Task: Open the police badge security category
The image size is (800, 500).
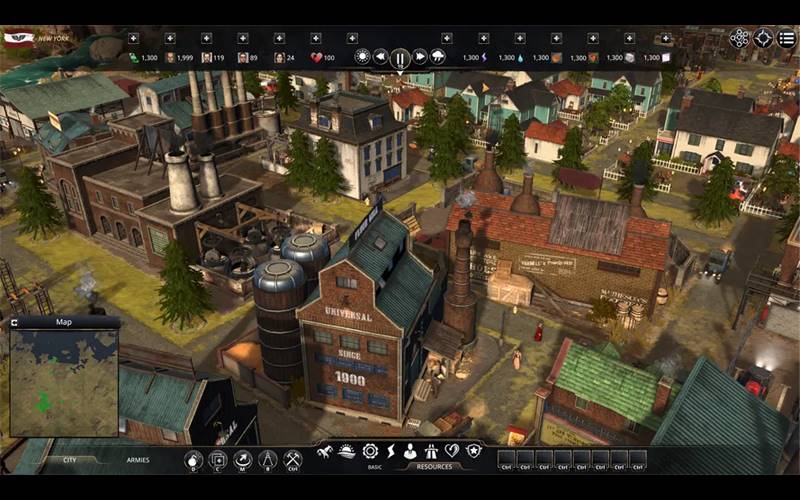Action: coord(474,452)
